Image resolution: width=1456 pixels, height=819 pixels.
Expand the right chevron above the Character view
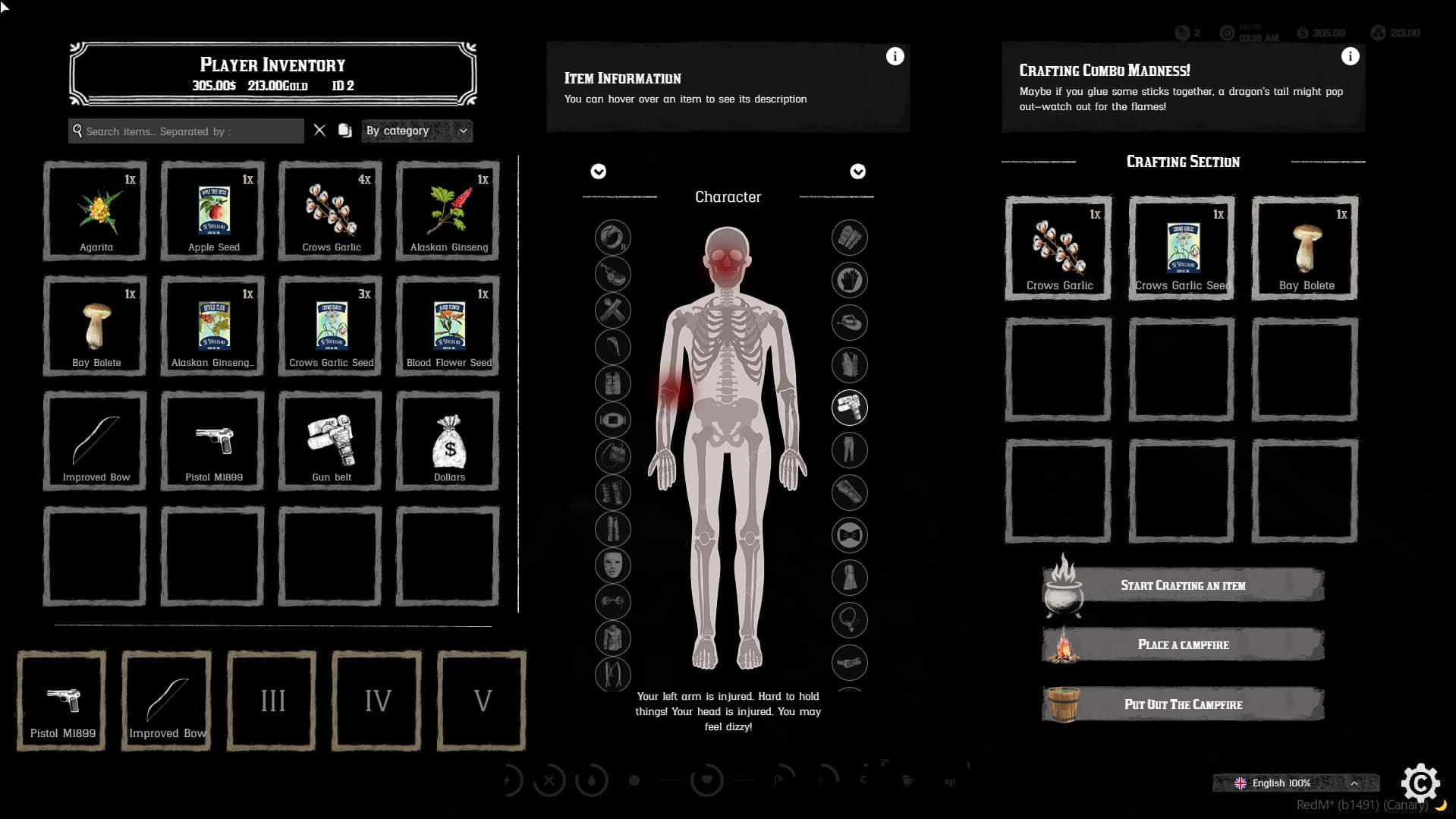click(857, 172)
